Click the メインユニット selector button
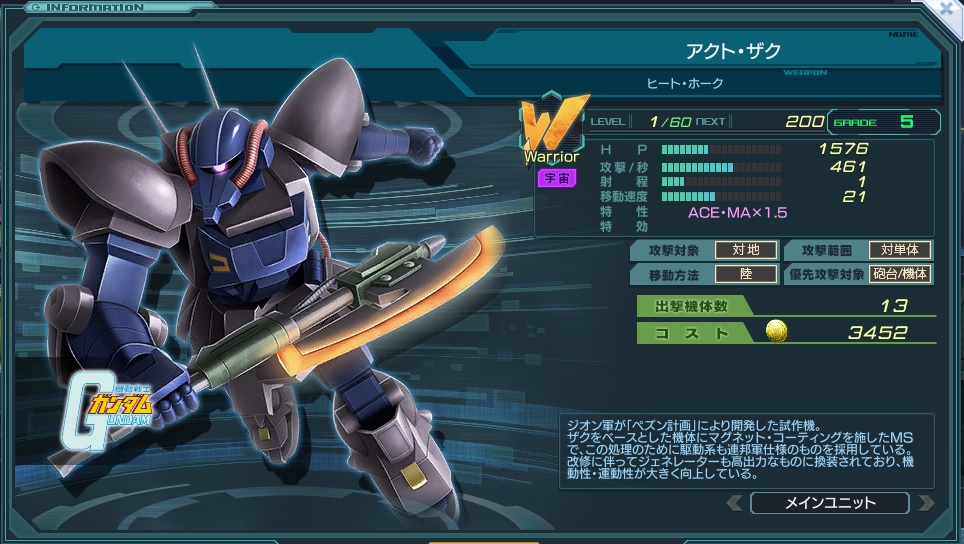The image size is (964, 544). point(829,502)
